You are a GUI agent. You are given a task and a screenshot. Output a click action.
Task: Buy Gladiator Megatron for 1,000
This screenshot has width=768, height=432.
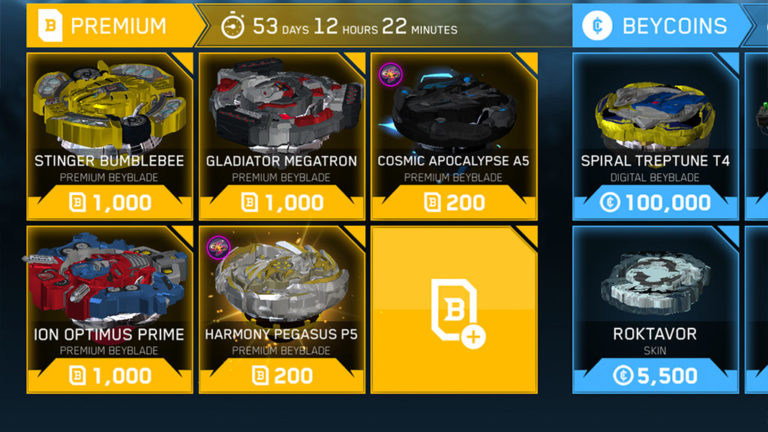(x=282, y=203)
